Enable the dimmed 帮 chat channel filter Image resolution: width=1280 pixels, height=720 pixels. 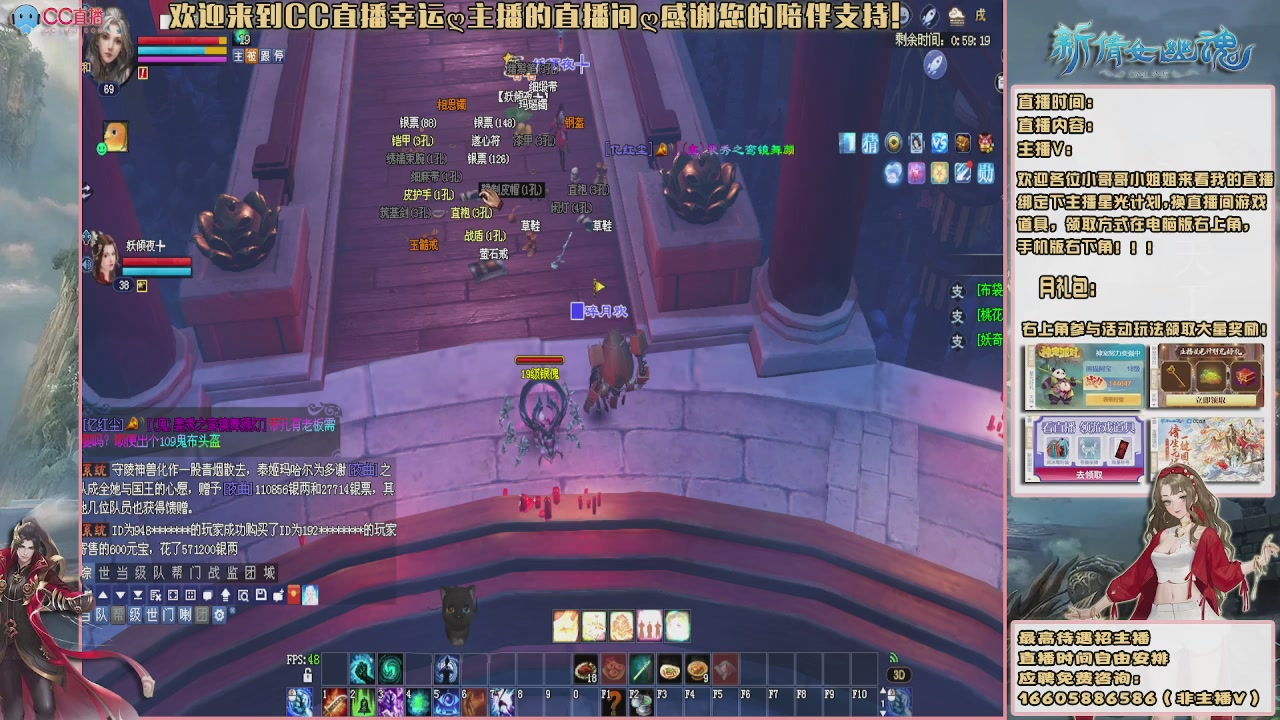click(117, 615)
